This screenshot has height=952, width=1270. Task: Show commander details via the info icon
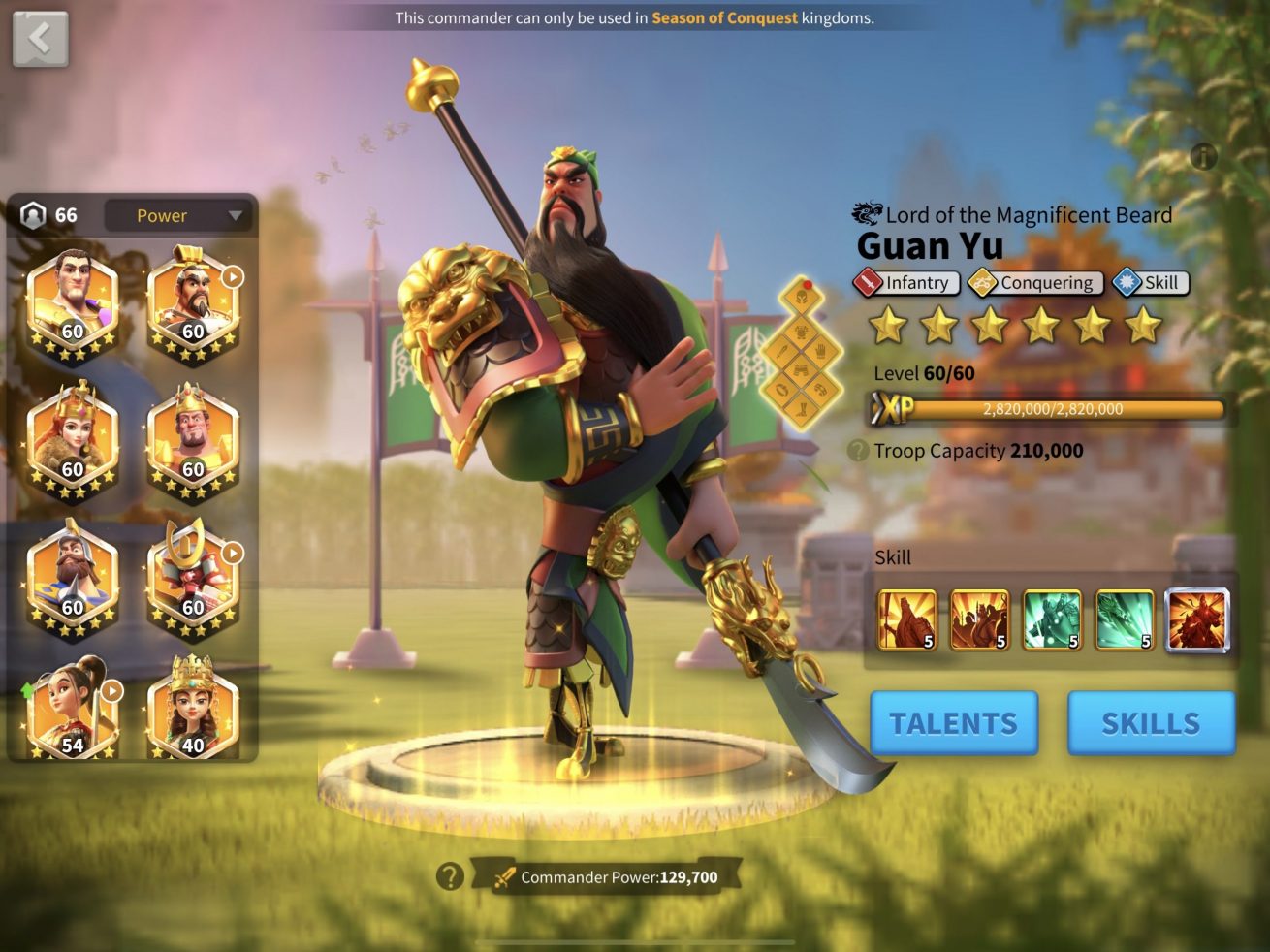click(x=1203, y=156)
